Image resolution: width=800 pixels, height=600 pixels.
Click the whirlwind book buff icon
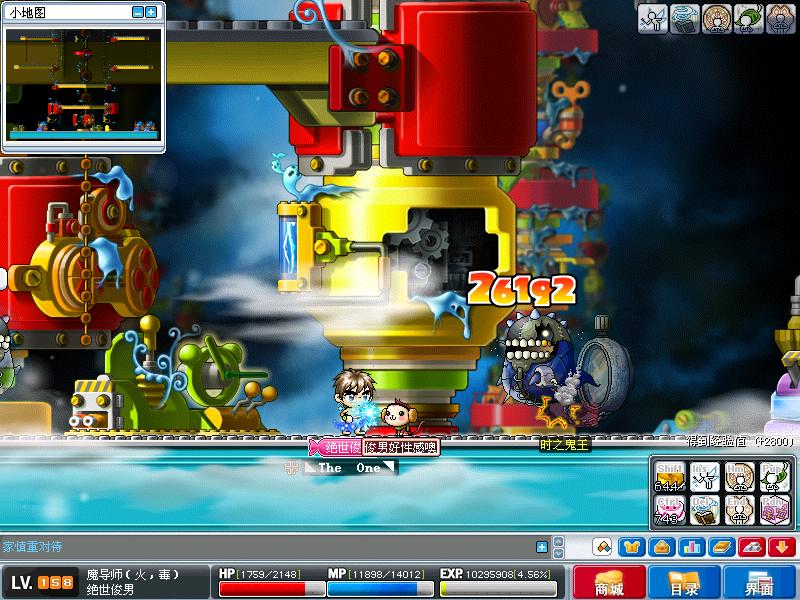point(685,18)
